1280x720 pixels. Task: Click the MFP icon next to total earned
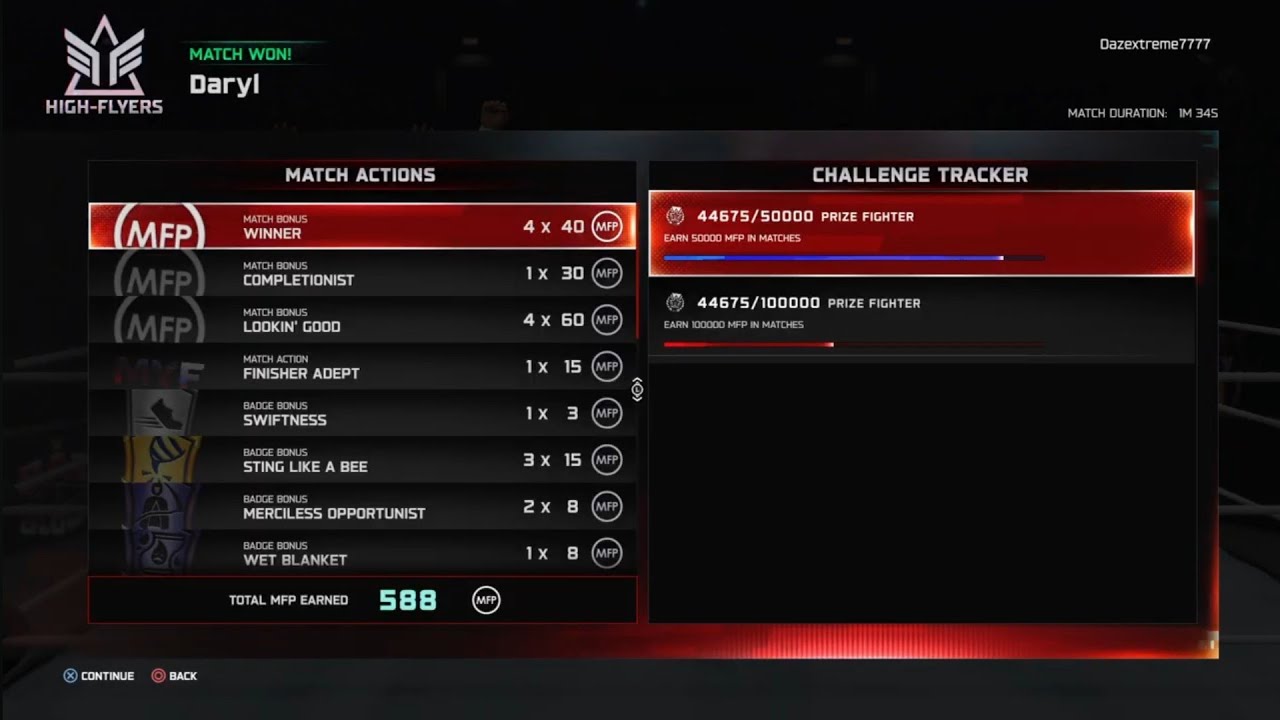pyautogui.click(x=485, y=598)
